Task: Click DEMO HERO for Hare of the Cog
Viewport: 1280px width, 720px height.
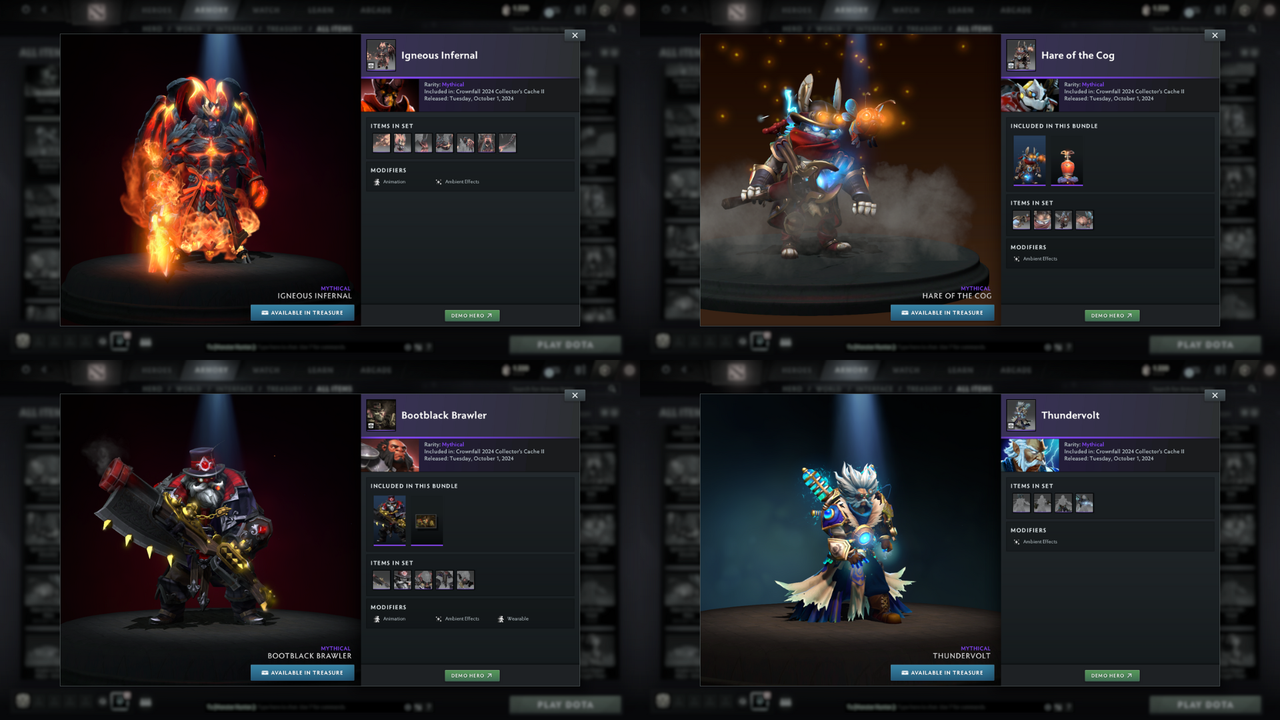Action: coord(1112,315)
